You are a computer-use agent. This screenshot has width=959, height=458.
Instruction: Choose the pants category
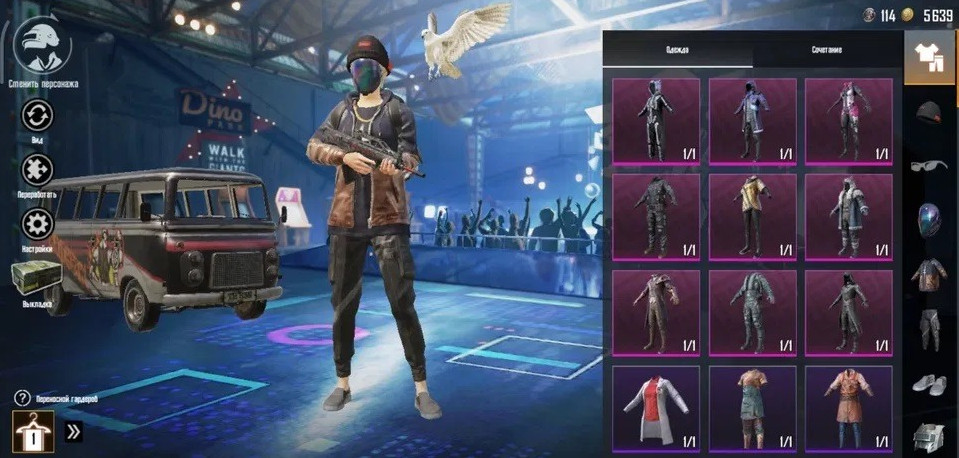(930, 328)
